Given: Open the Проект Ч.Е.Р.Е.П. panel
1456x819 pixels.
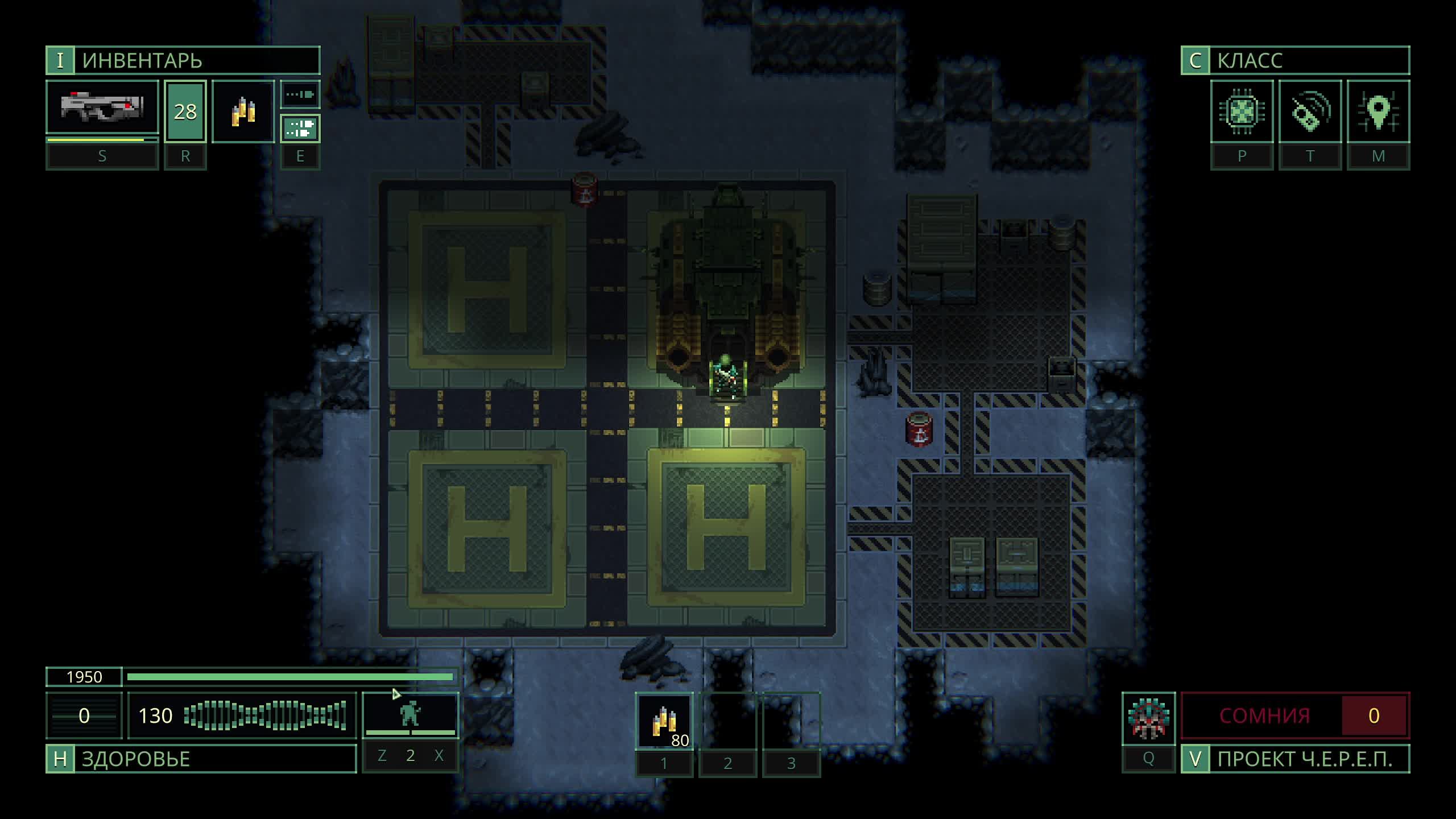Looking at the screenshot, I should pyautogui.click(x=1295, y=759).
